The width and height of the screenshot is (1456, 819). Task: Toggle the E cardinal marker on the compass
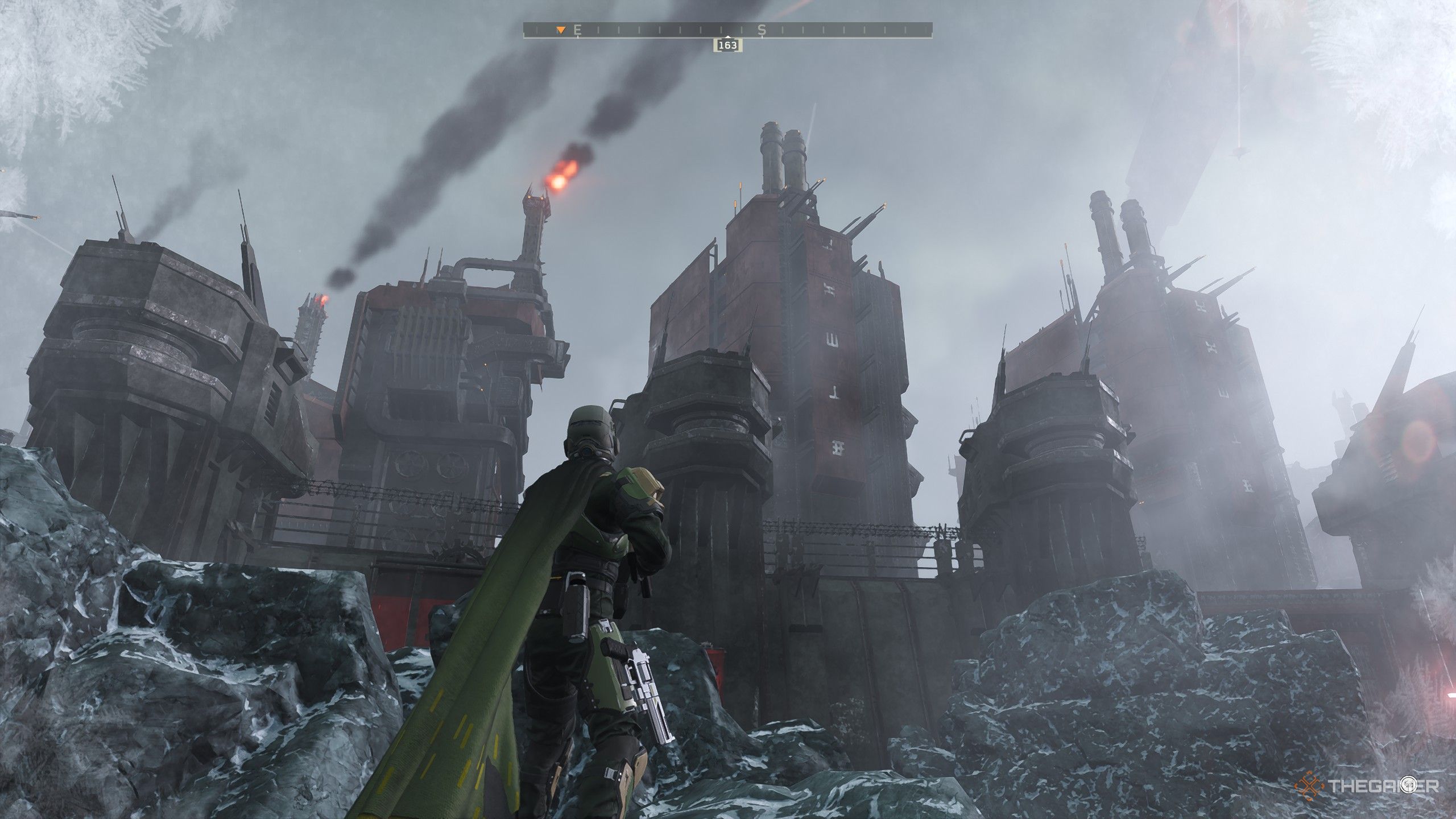click(x=578, y=30)
